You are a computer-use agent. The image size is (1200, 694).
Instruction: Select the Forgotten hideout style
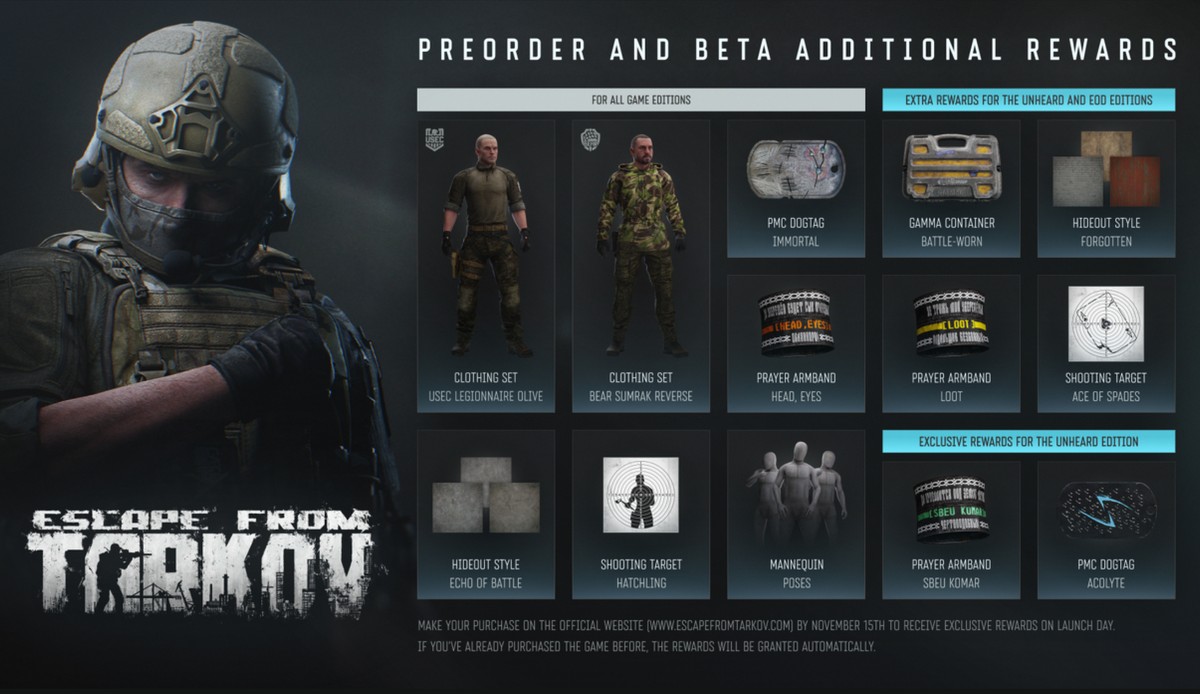tap(1106, 188)
